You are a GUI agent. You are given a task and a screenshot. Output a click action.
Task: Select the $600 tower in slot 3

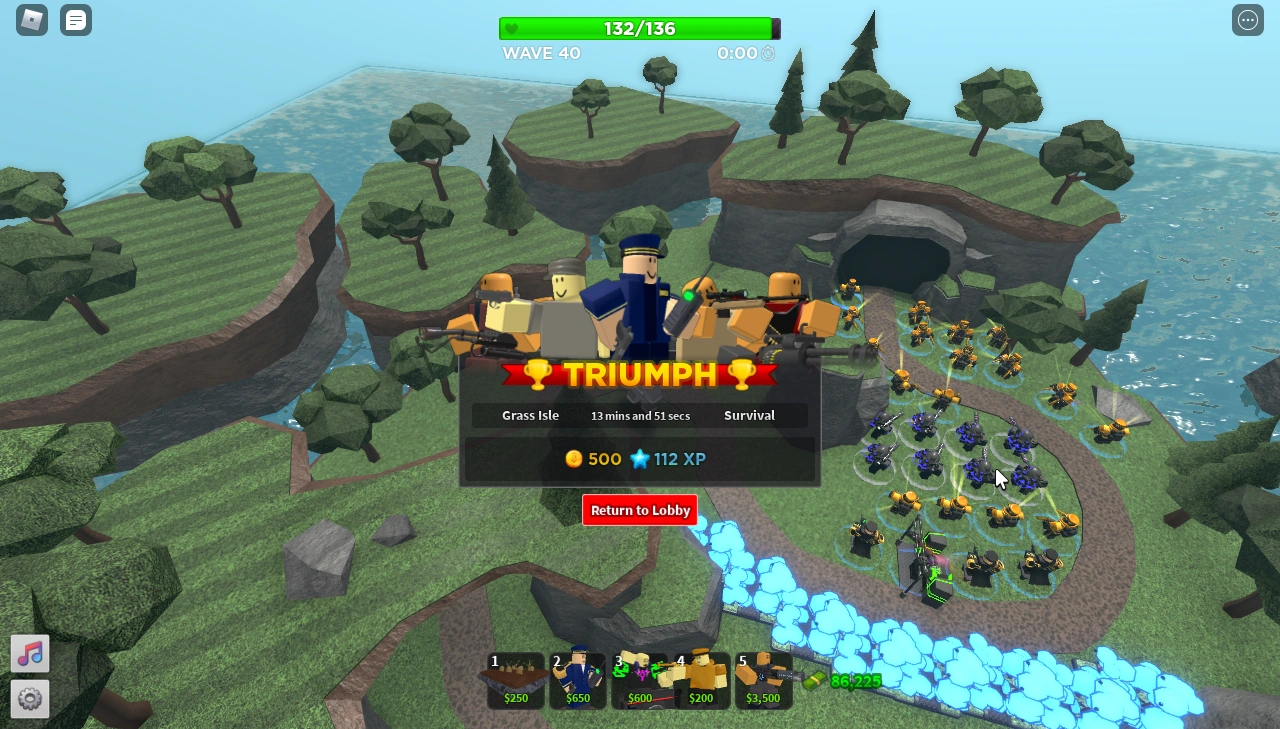pos(640,680)
